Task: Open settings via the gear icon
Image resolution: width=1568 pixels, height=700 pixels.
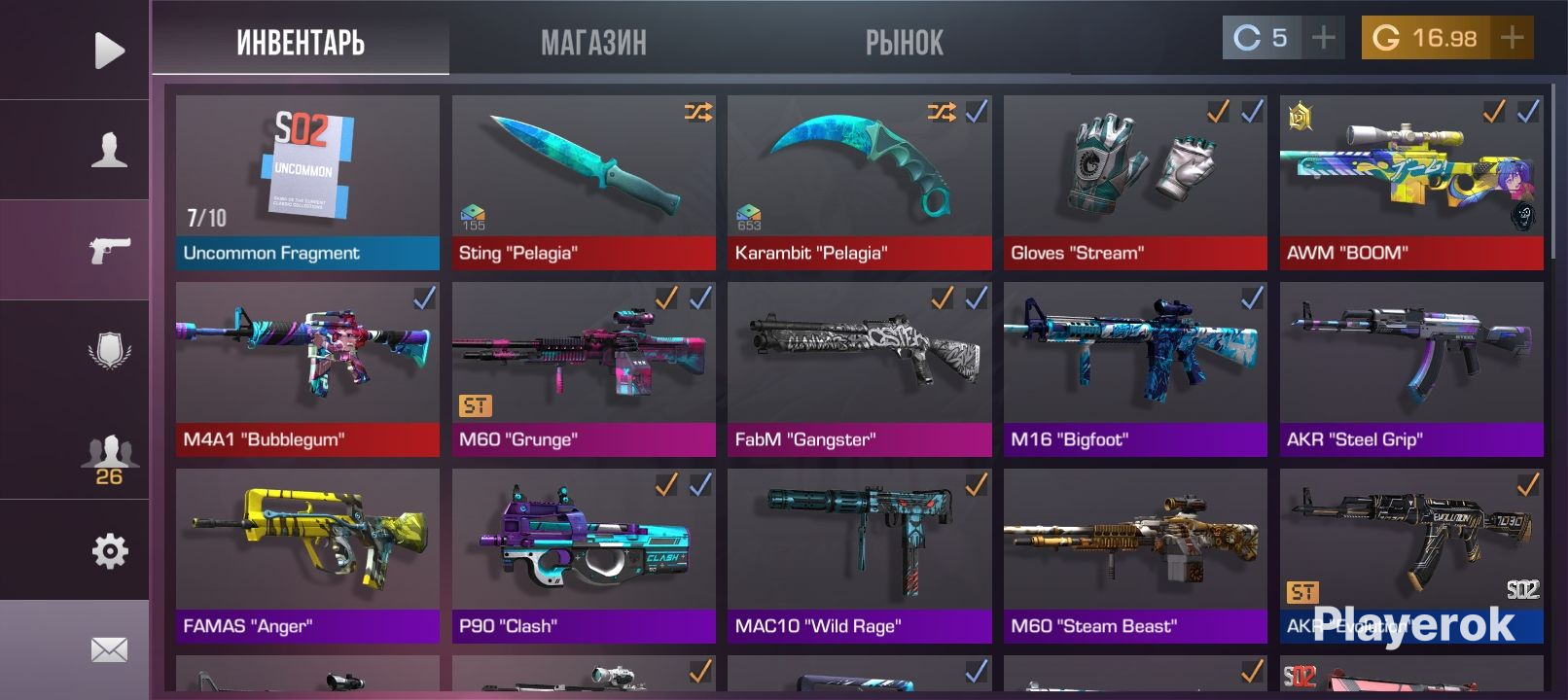Action: click(109, 551)
